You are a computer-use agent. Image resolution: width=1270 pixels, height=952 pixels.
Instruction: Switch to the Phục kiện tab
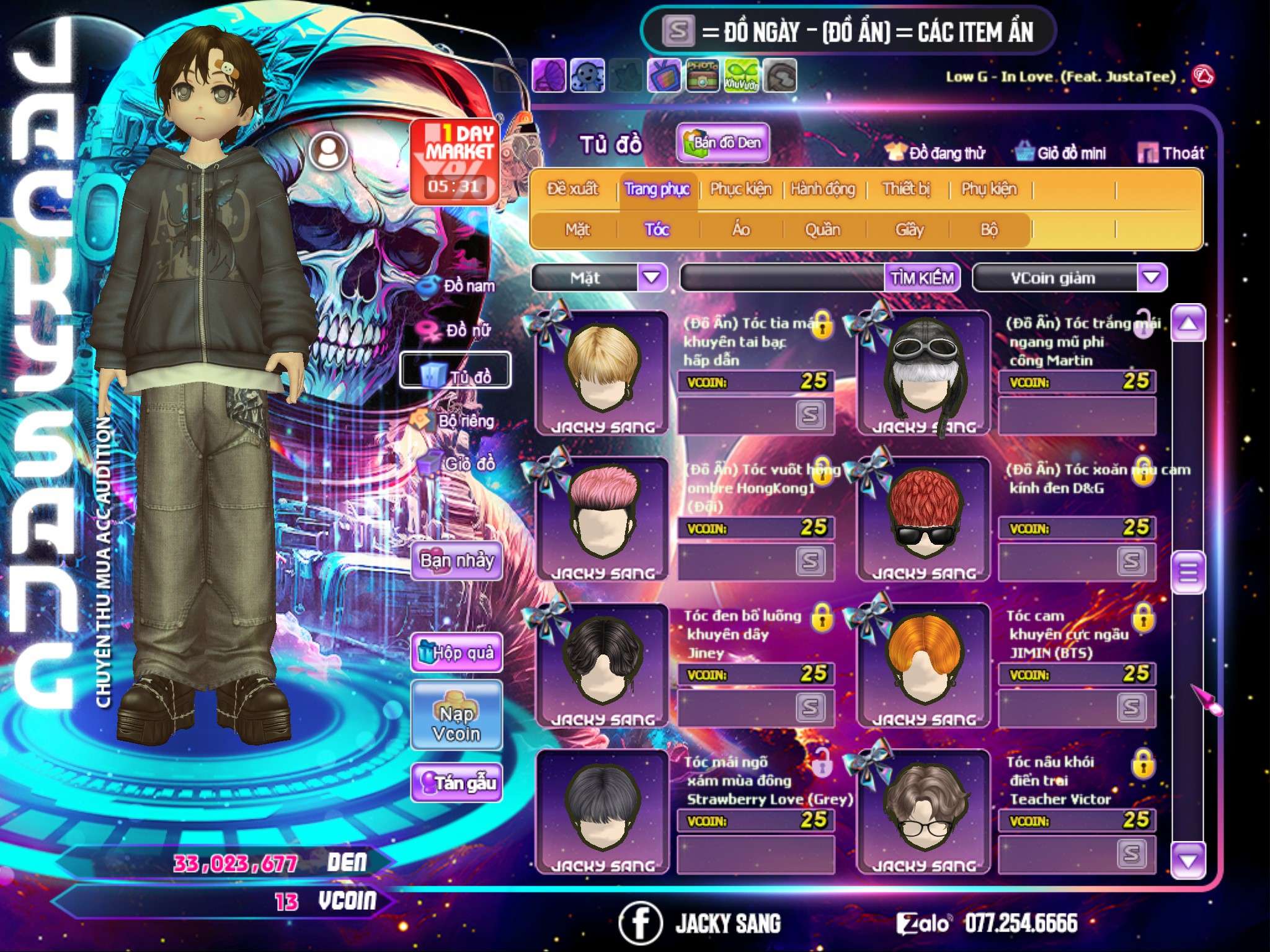click(x=741, y=189)
